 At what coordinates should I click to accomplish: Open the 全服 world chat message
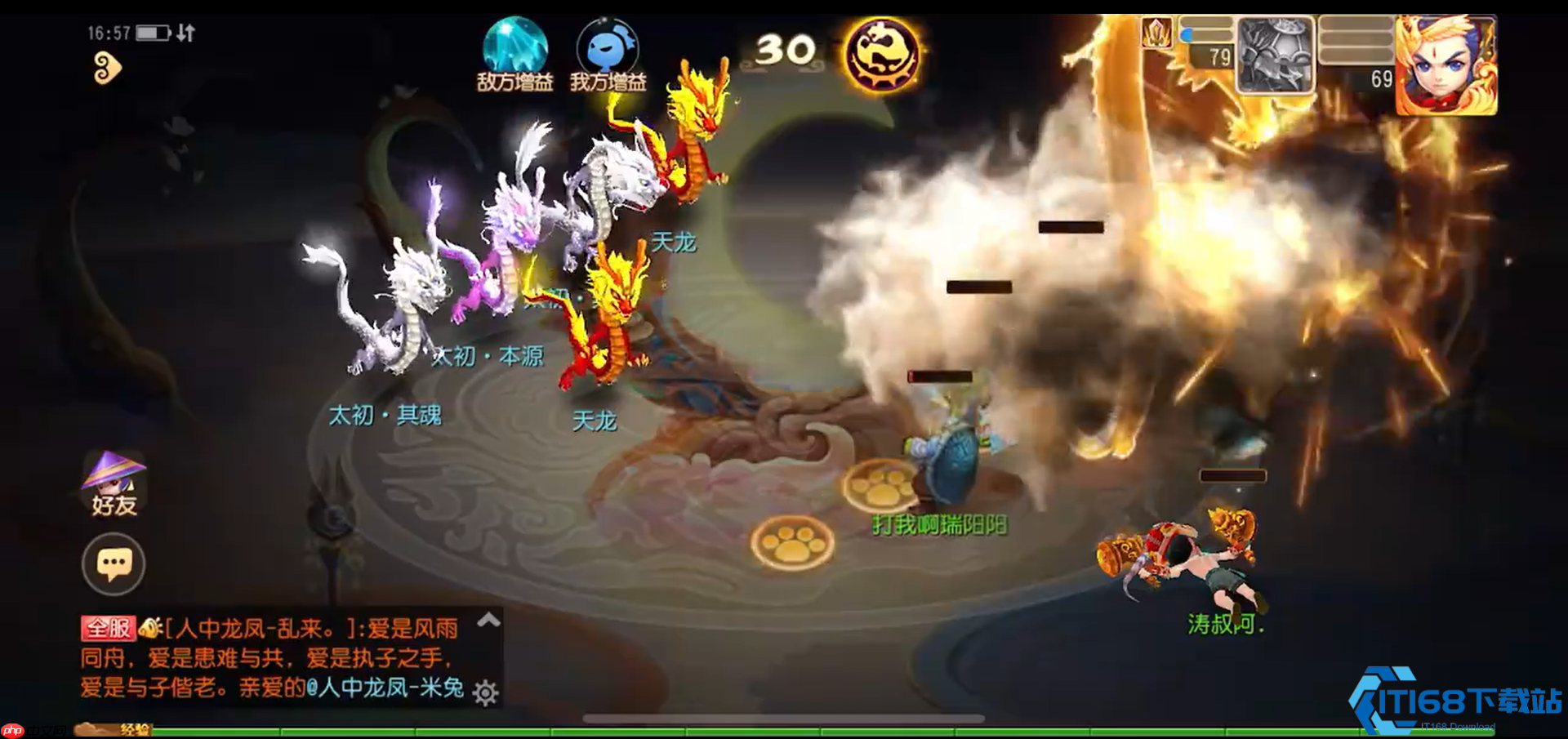click(269, 657)
